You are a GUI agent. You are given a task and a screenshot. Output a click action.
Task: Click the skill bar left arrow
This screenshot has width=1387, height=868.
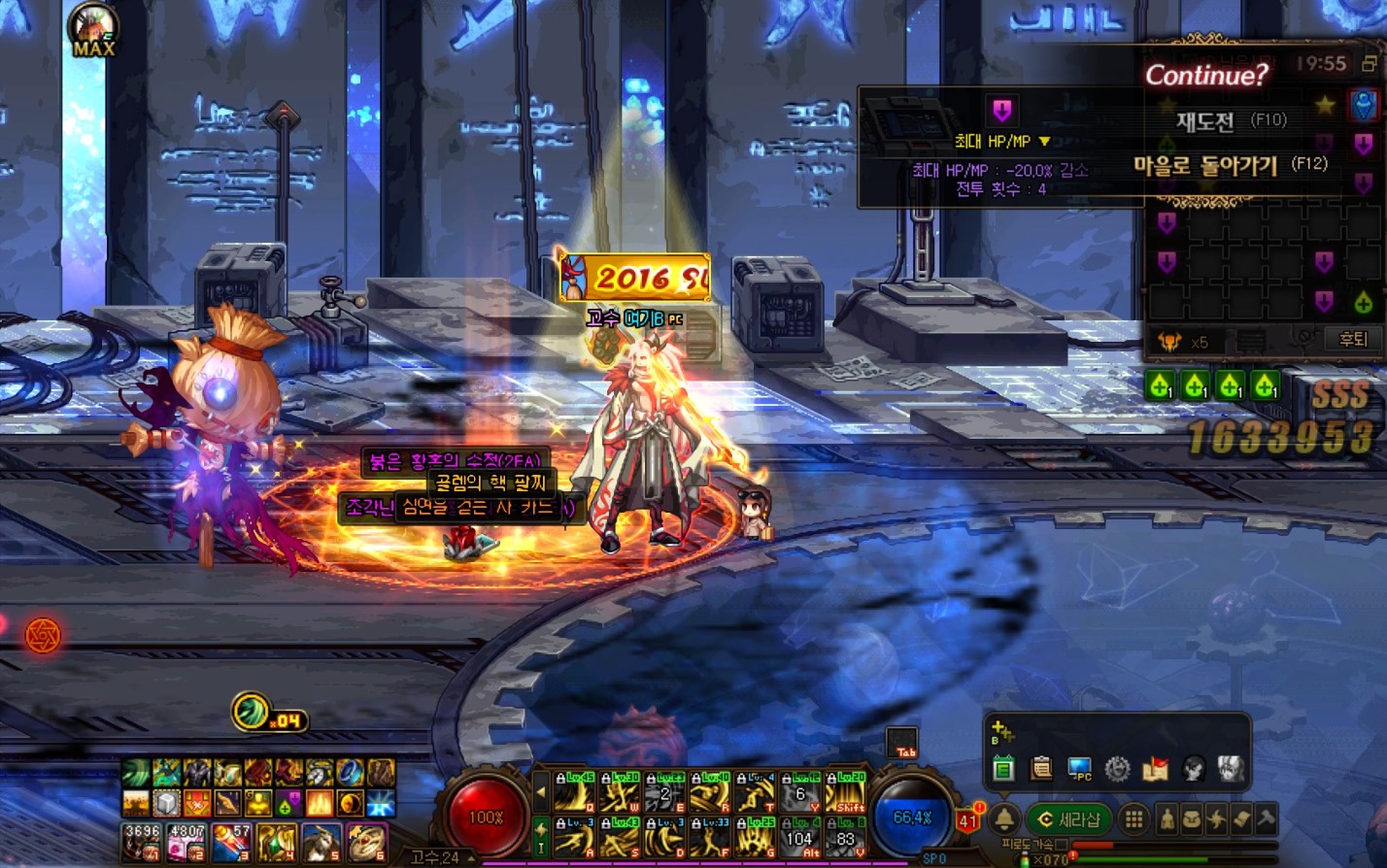(541, 792)
